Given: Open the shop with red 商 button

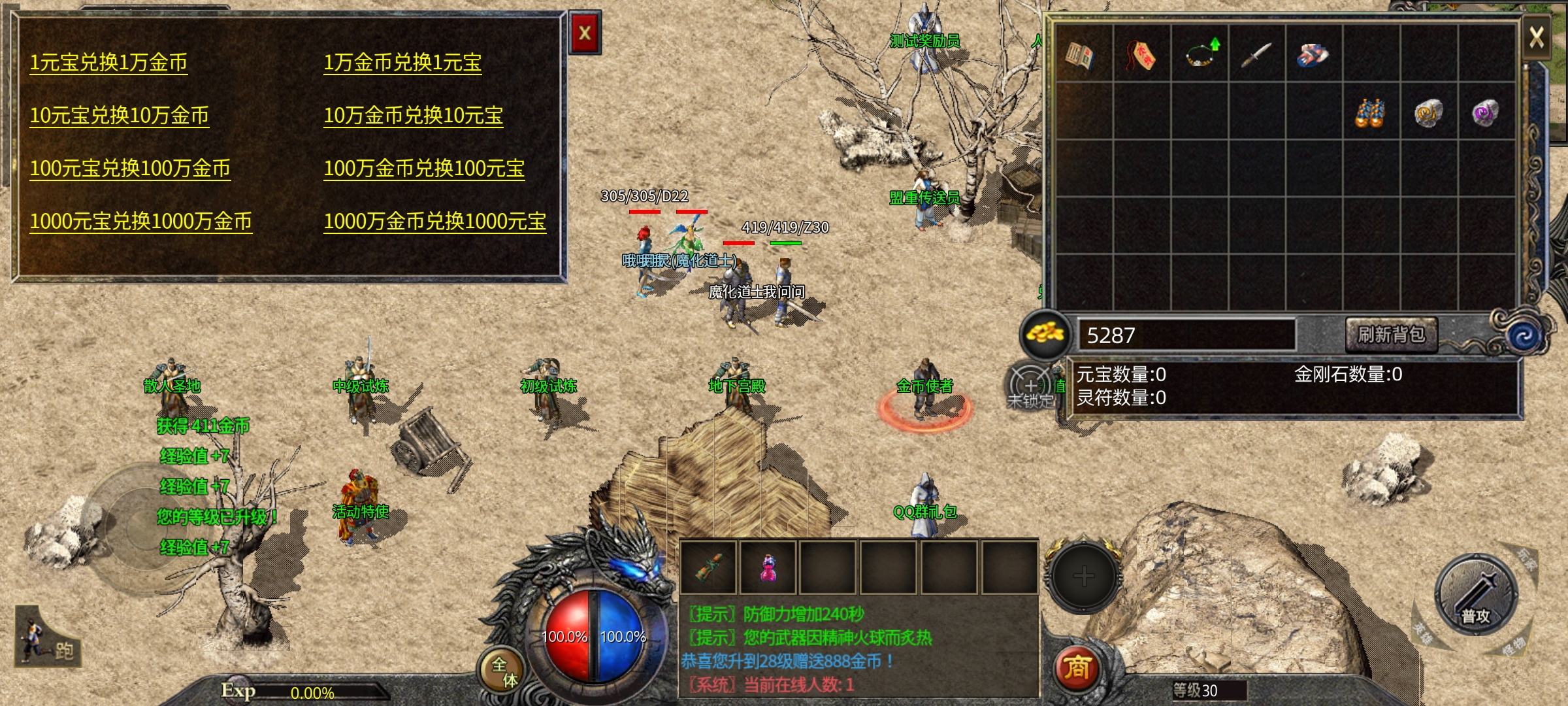Looking at the screenshot, I should [x=1076, y=668].
